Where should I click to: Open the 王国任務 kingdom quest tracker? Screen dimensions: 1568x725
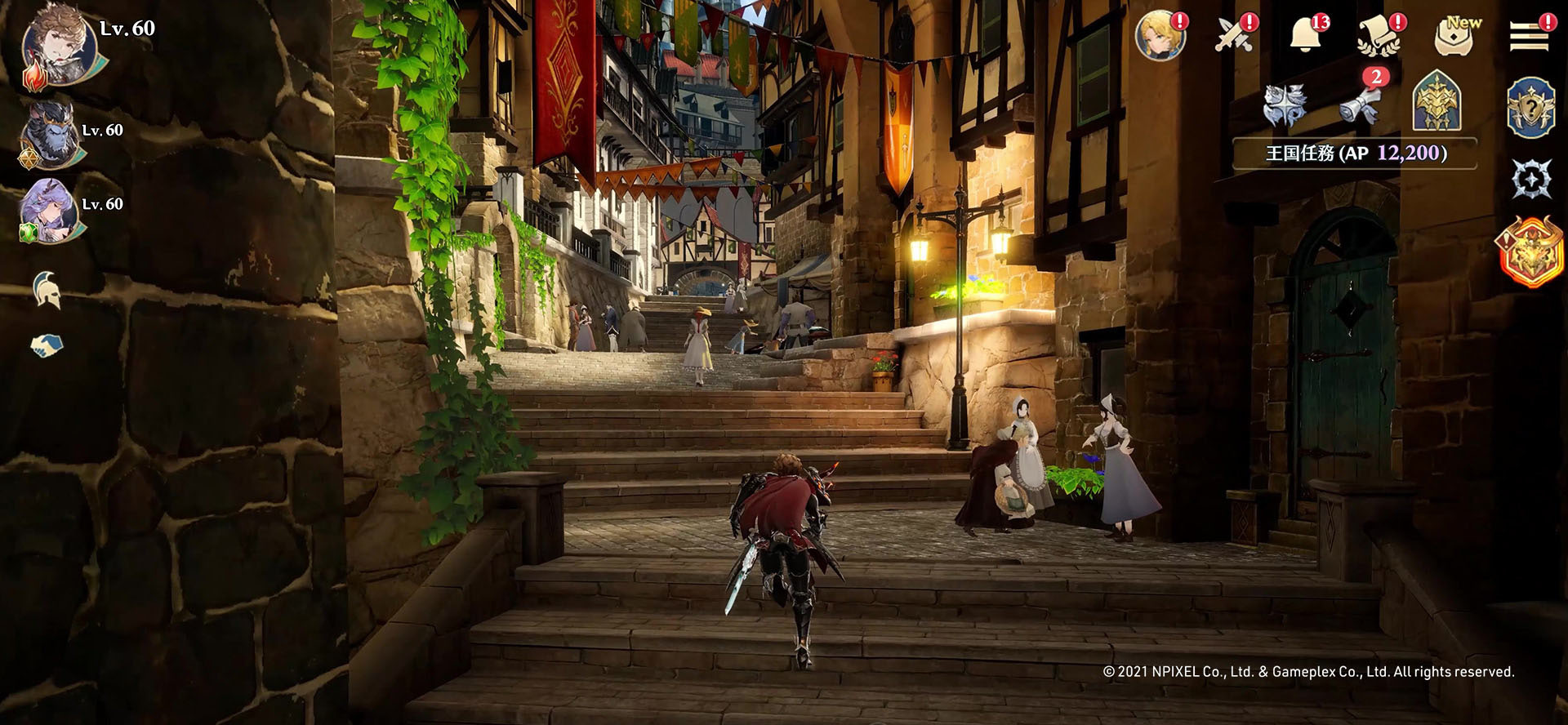(x=1355, y=153)
